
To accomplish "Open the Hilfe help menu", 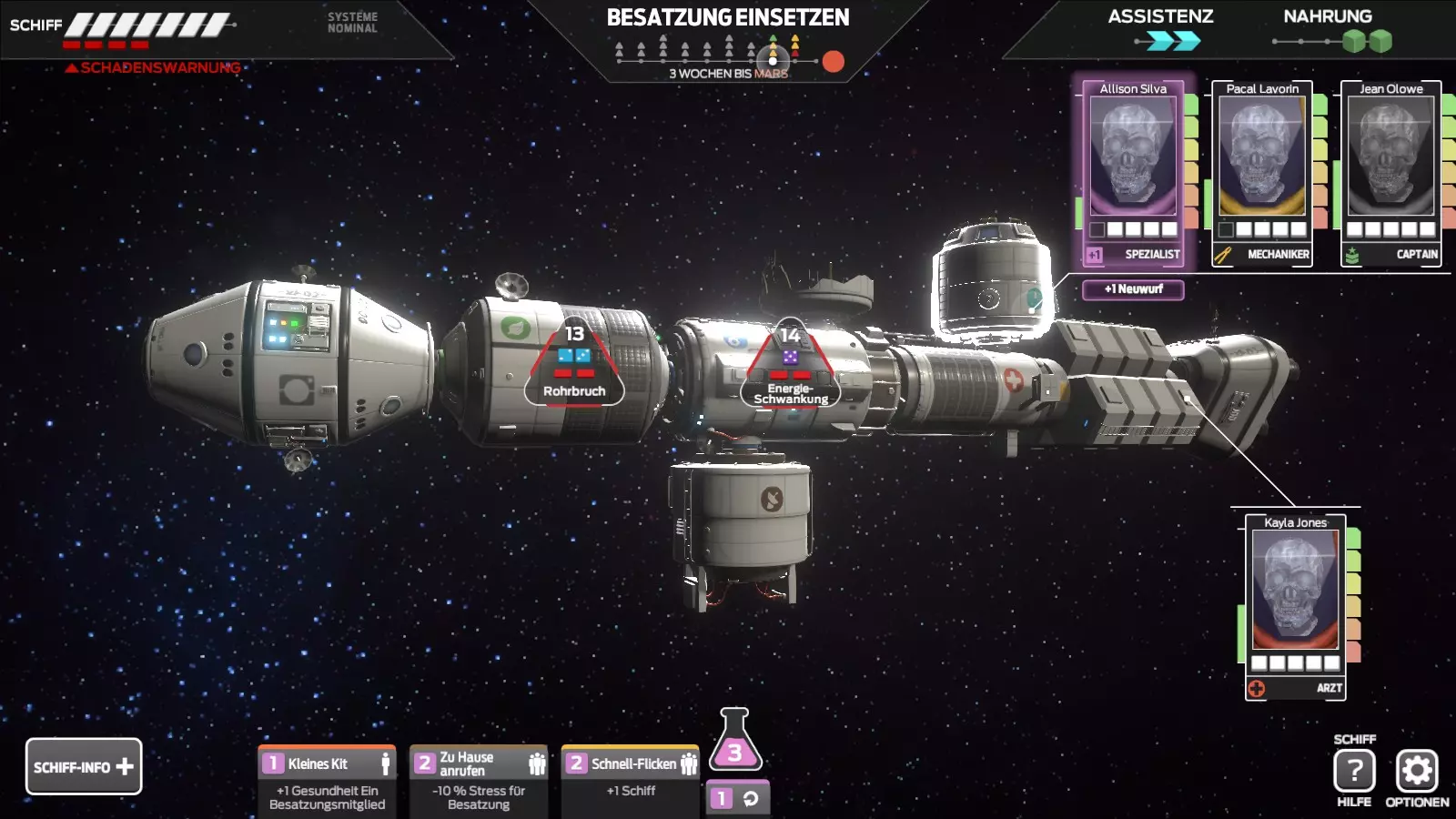I will [1354, 772].
